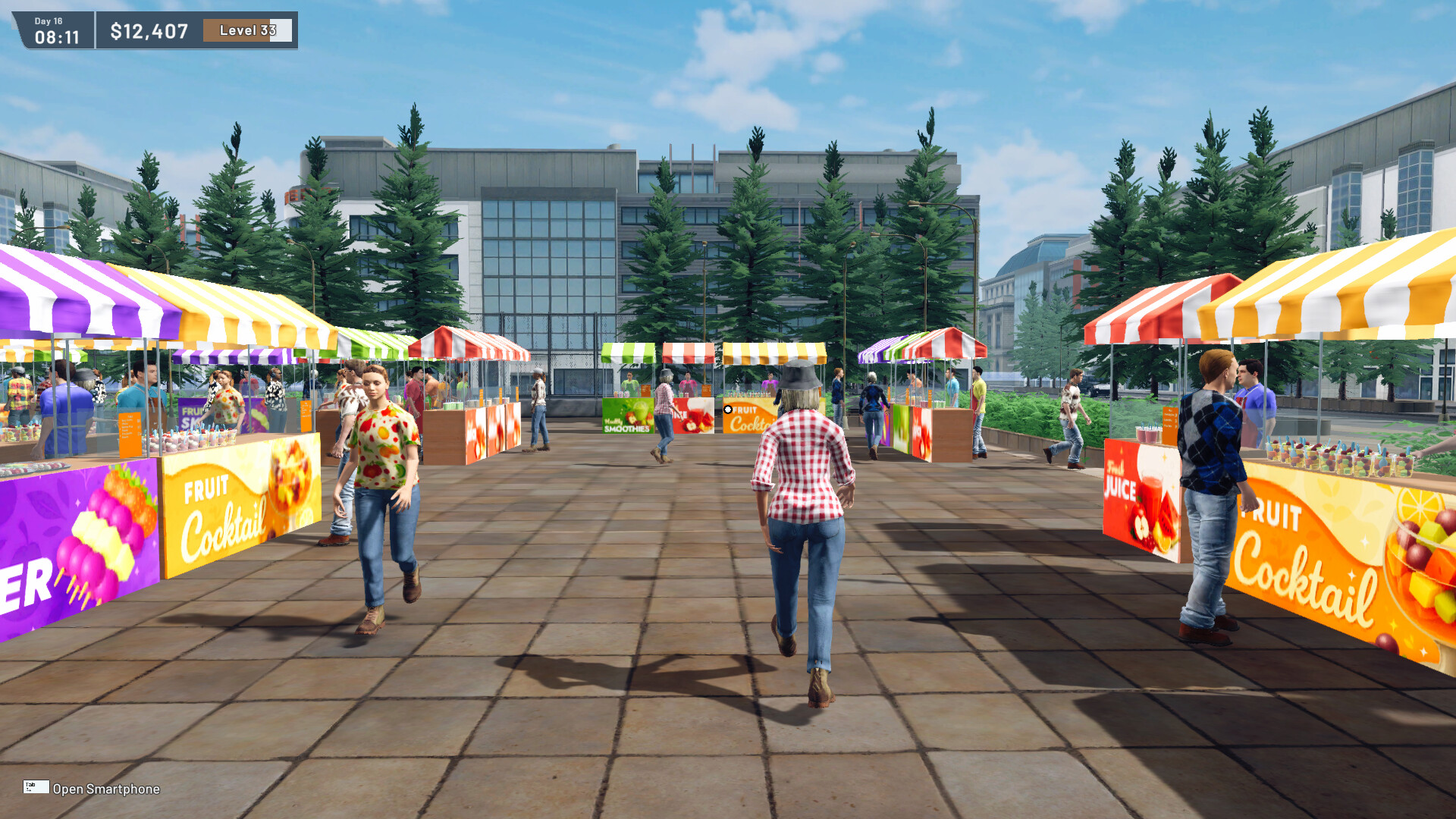Click the $12,407 money counter
This screenshot has height=819, width=1456.
[x=149, y=32]
